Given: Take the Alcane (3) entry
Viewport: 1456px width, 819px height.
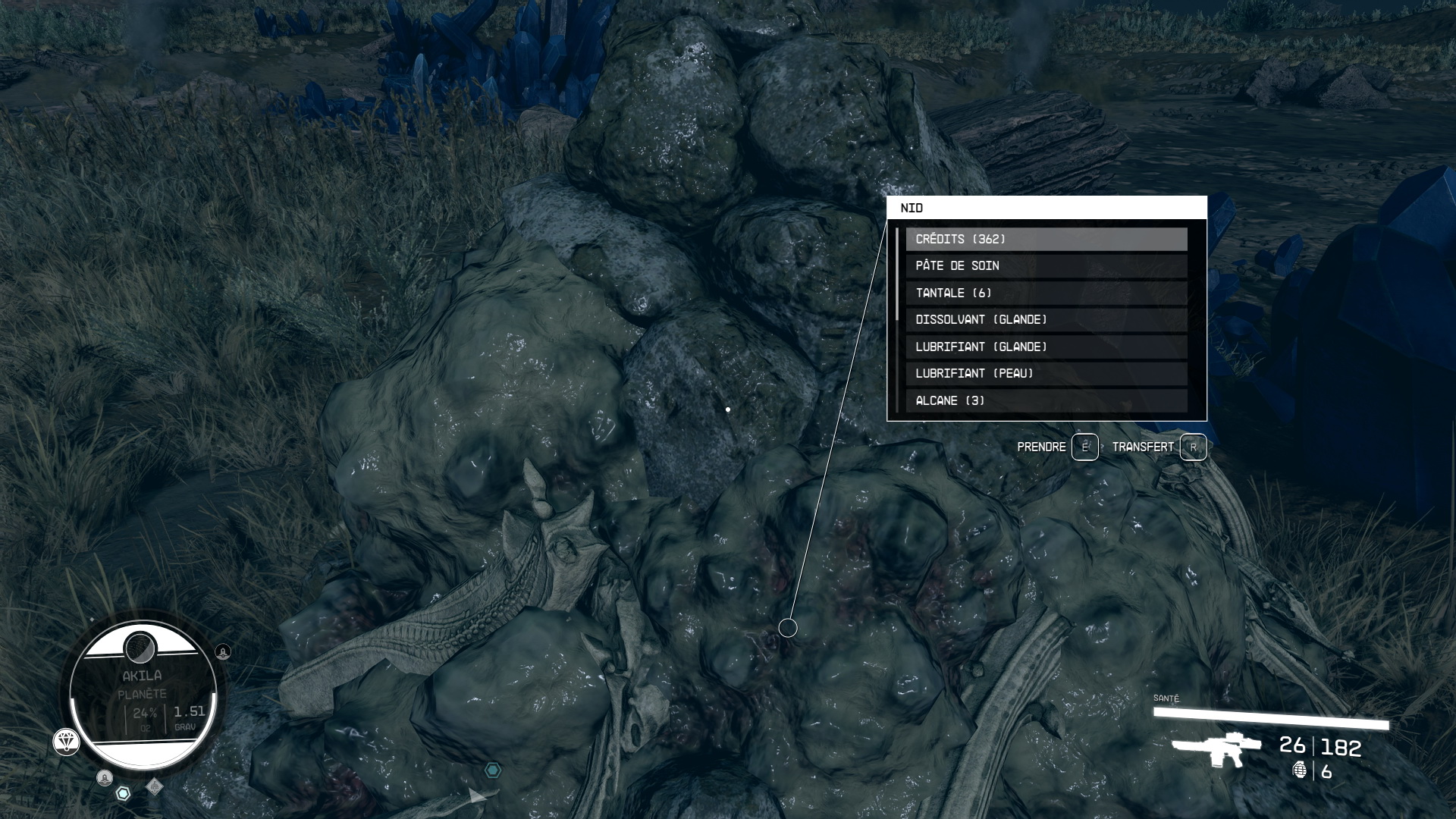Looking at the screenshot, I should point(1046,400).
